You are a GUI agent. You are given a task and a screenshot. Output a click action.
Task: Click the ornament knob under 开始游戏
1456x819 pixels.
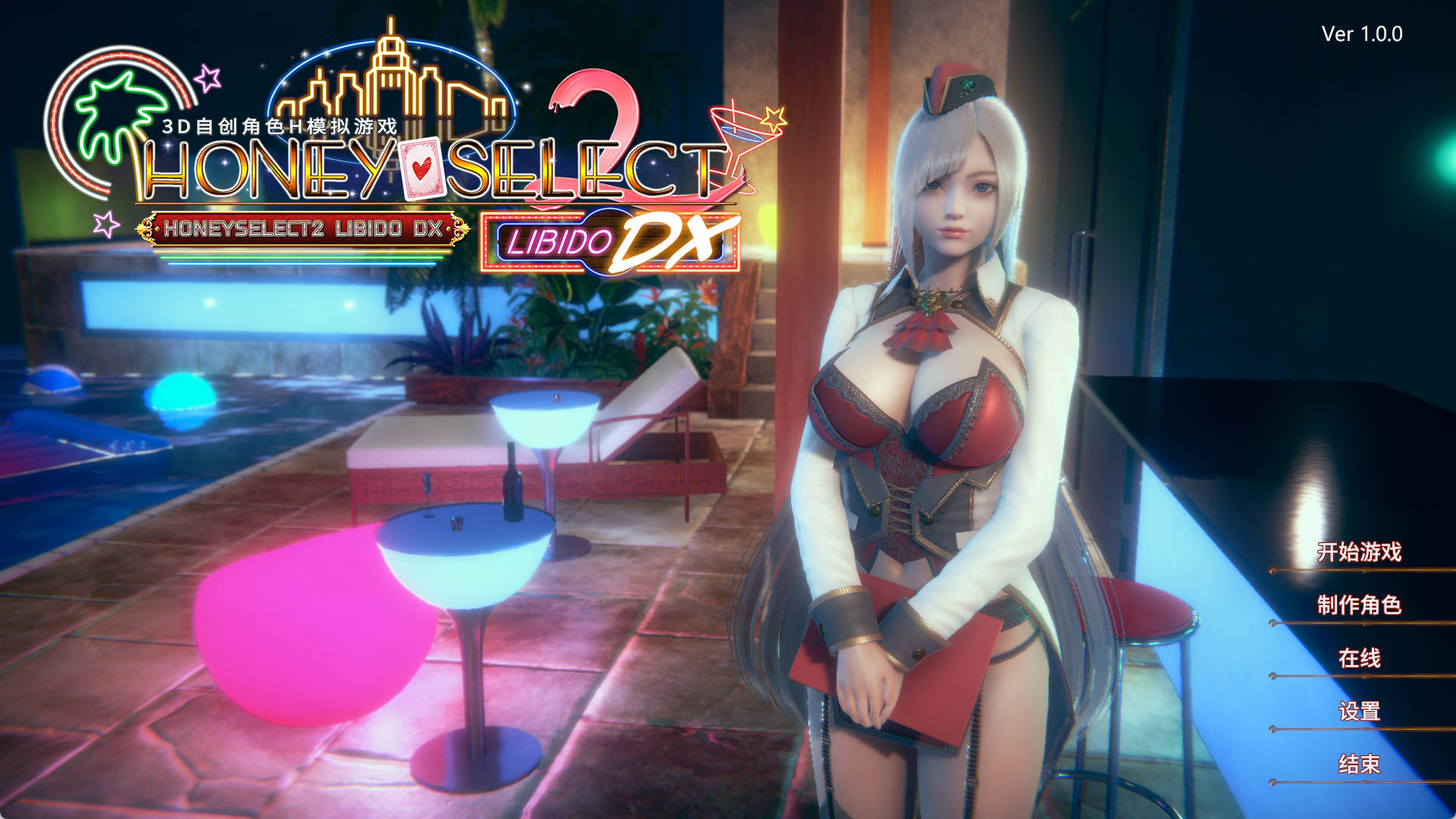coord(1272,570)
